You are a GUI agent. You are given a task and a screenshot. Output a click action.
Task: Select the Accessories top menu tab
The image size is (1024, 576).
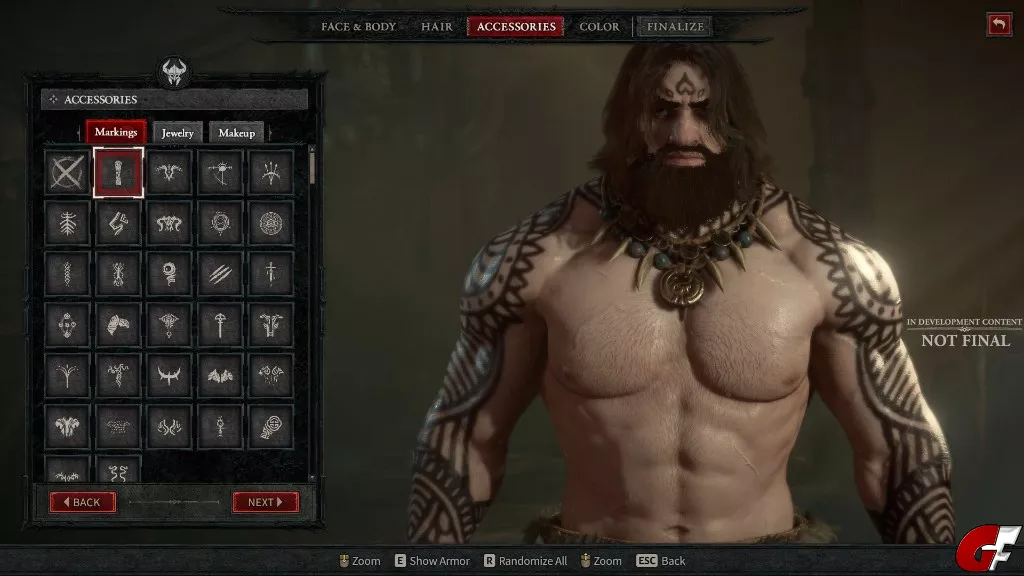(x=516, y=27)
